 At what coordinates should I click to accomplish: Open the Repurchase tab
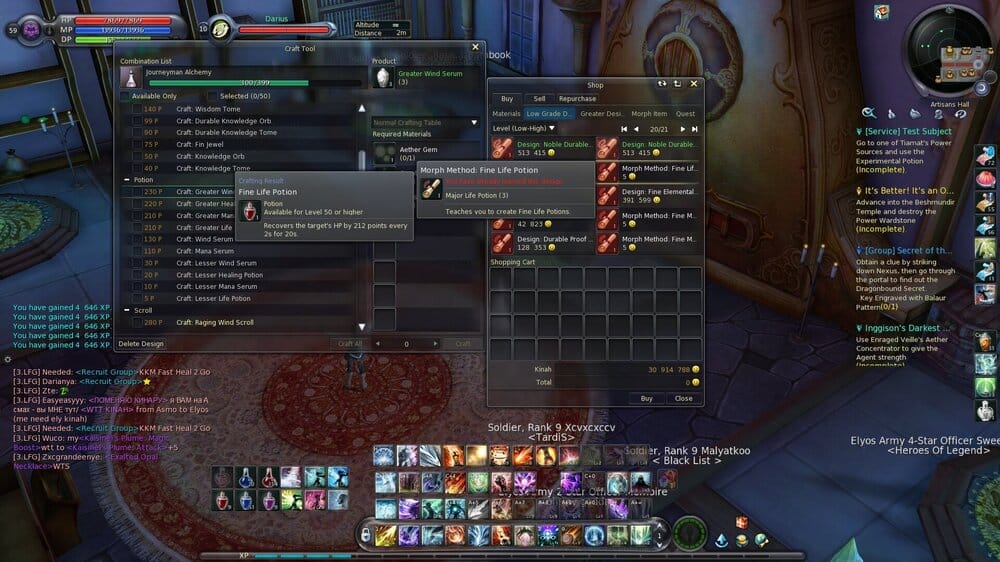tap(577, 99)
